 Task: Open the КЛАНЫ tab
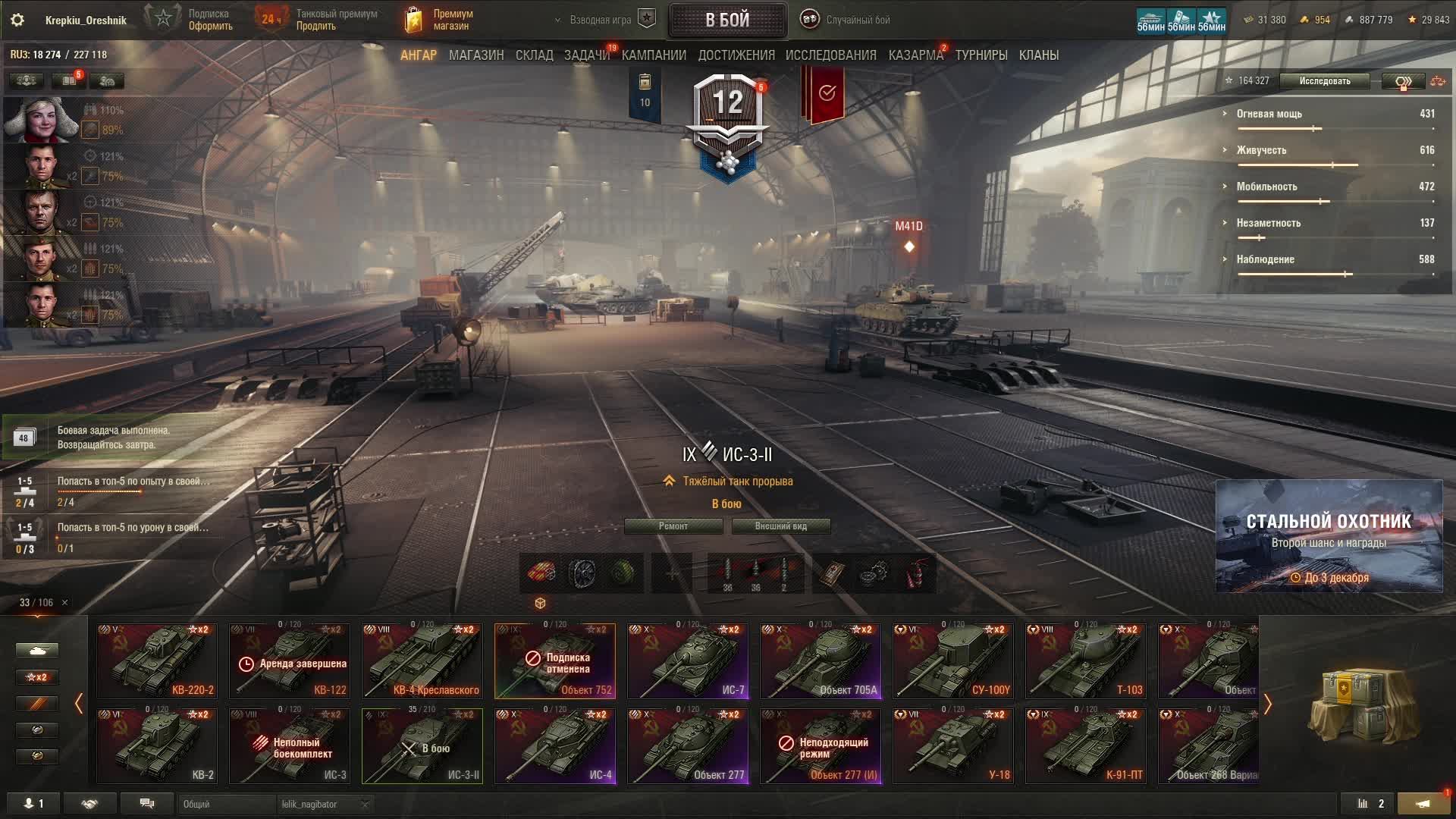(1038, 55)
